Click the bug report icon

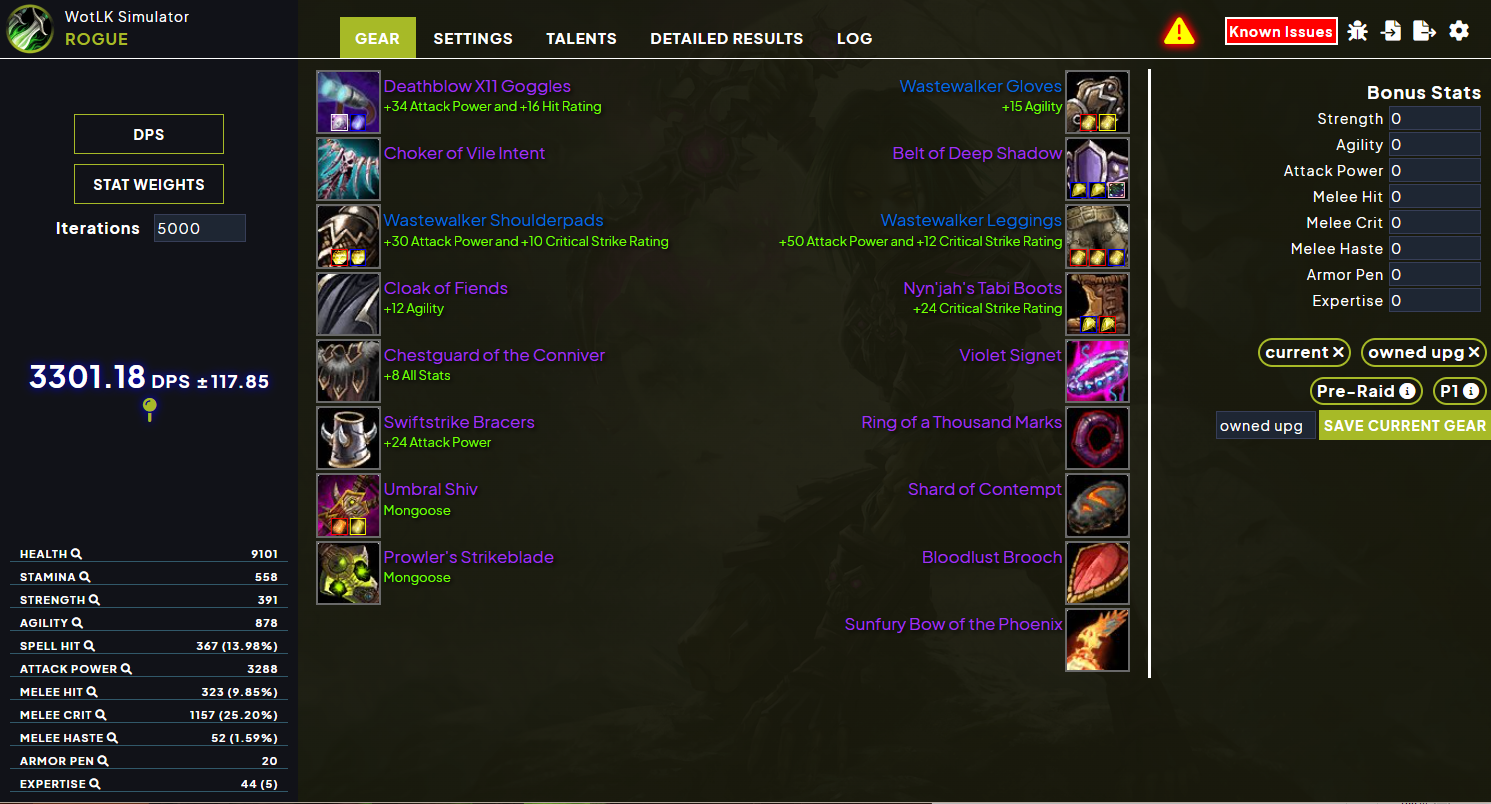[x=1357, y=31]
